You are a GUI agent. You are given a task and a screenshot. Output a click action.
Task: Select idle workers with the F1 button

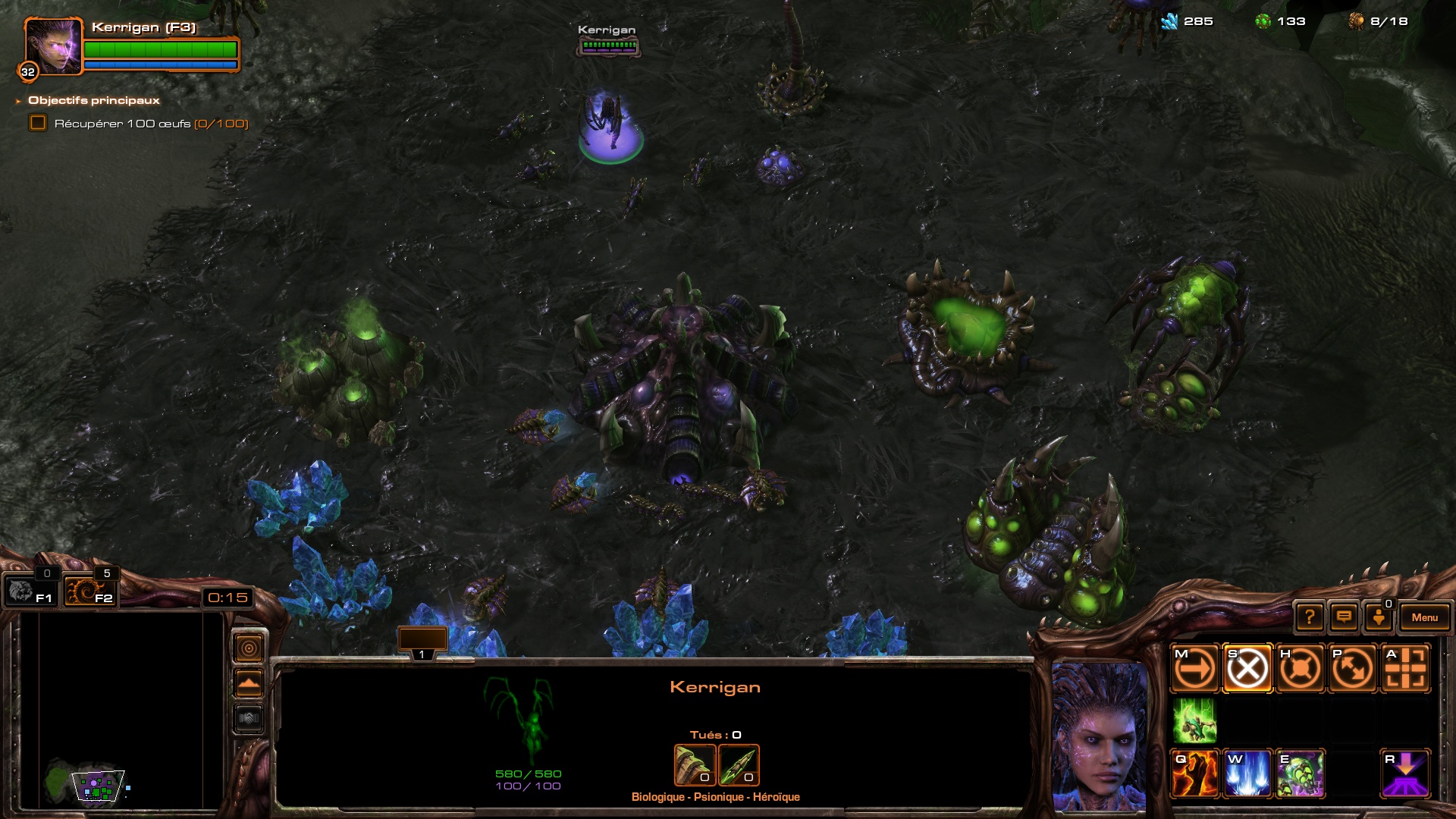(x=30, y=591)
